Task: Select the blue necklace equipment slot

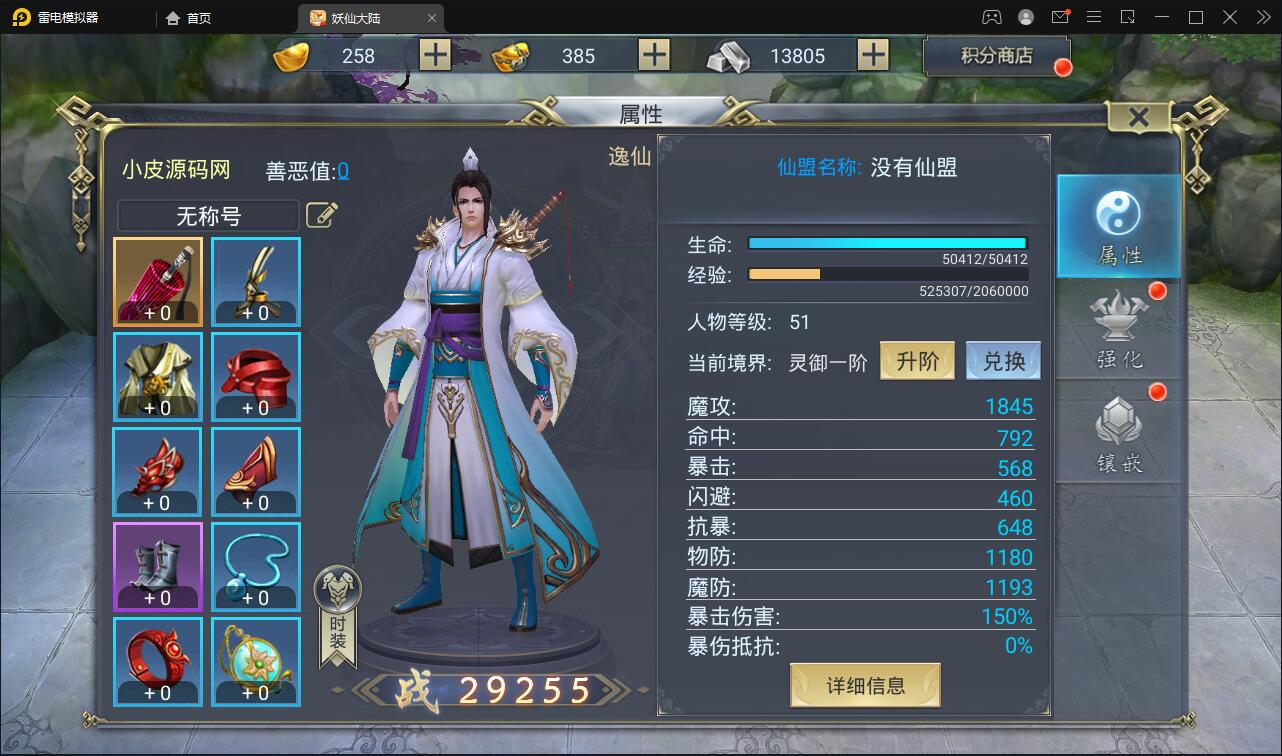Action: [255, 566]
